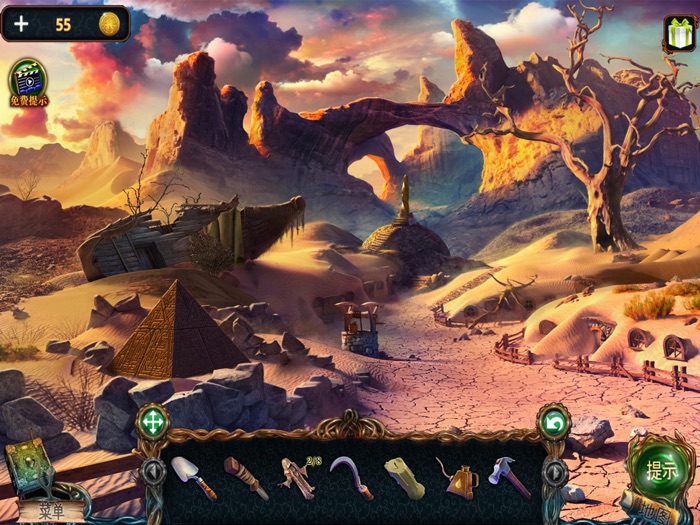The width and height of the screenshot is (700, 525).
Task: Show previous inventory items with left arrow
Action: pos(152,471)
